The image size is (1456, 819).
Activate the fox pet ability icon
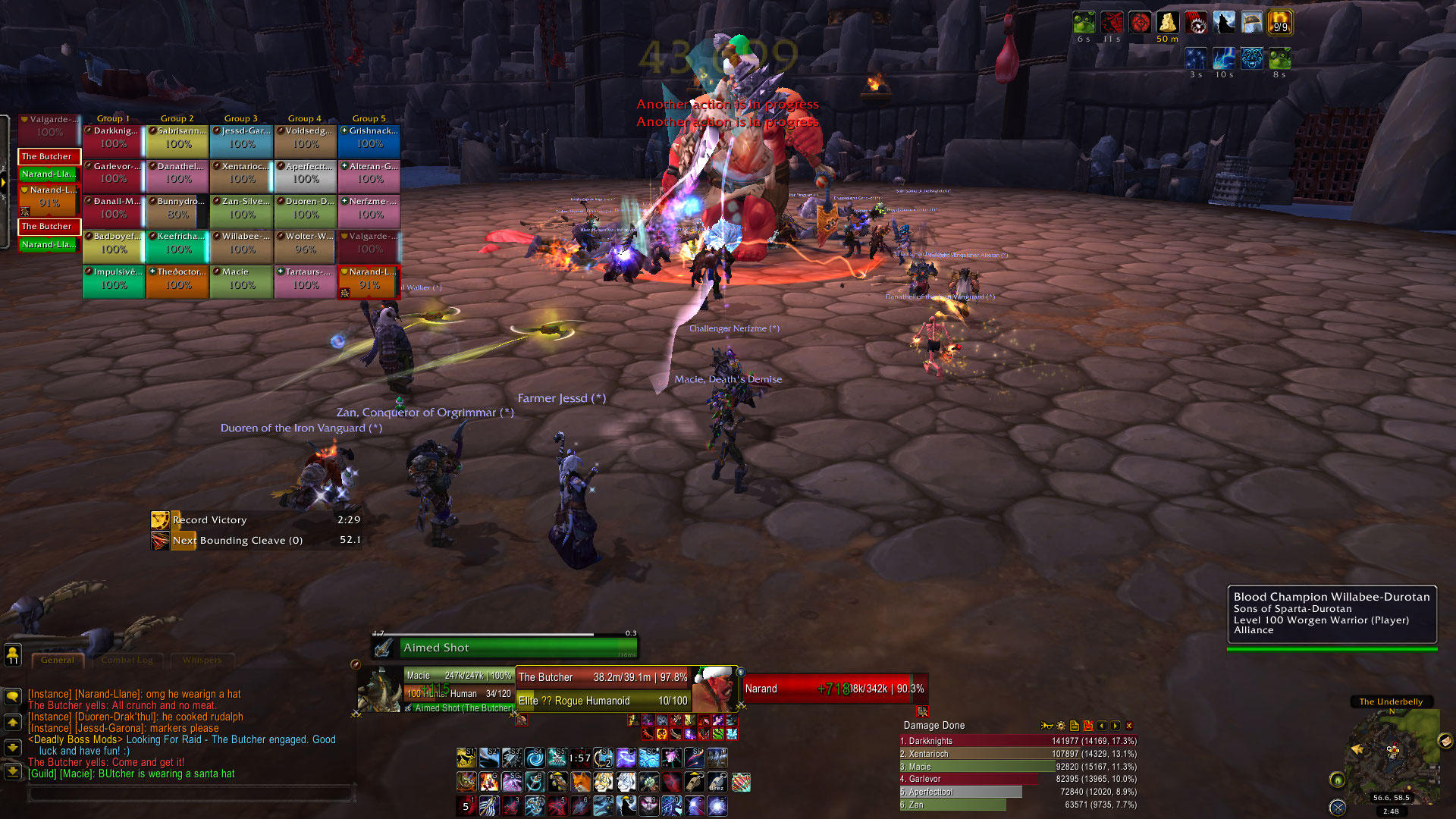click(580, 781)
